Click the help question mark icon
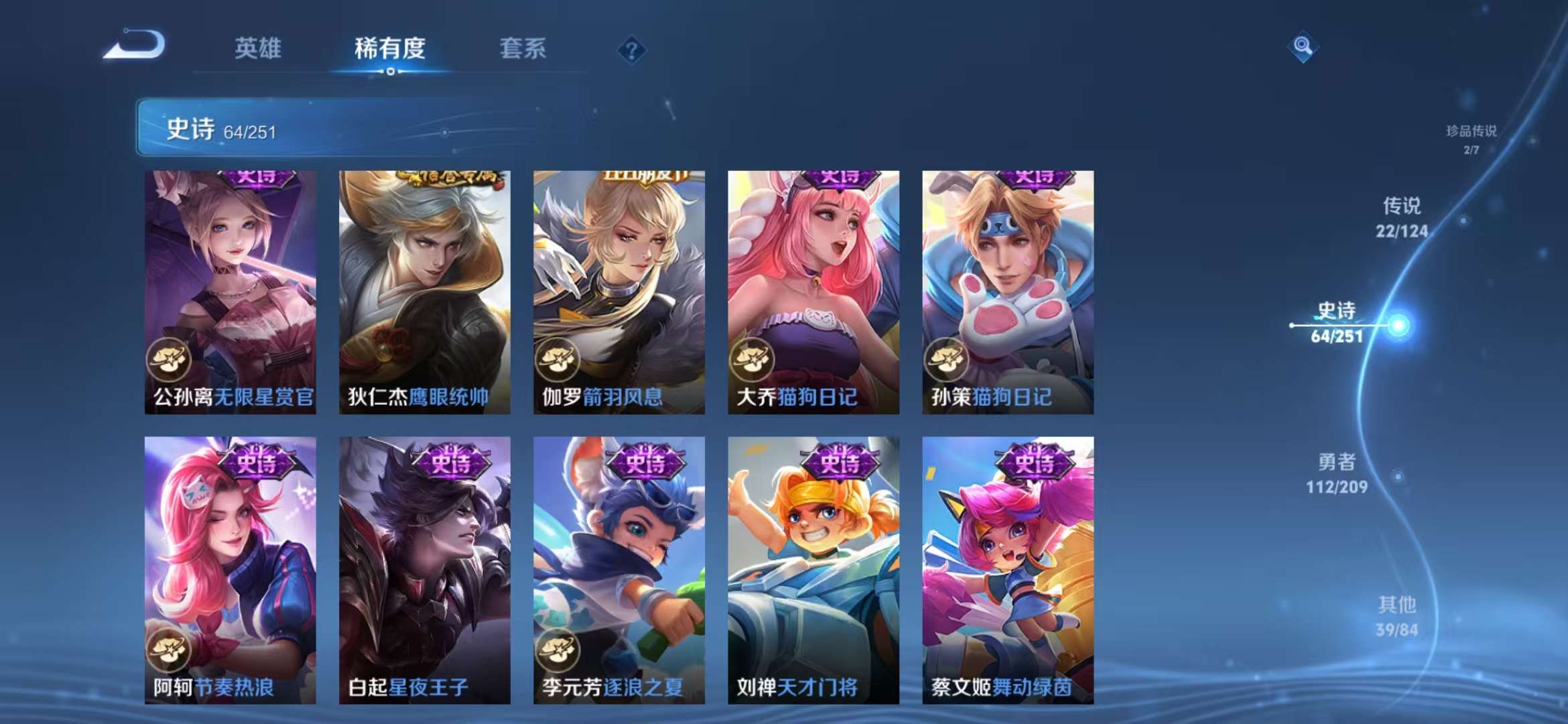This screenshot has width=1568, height=724. (631, 50)
